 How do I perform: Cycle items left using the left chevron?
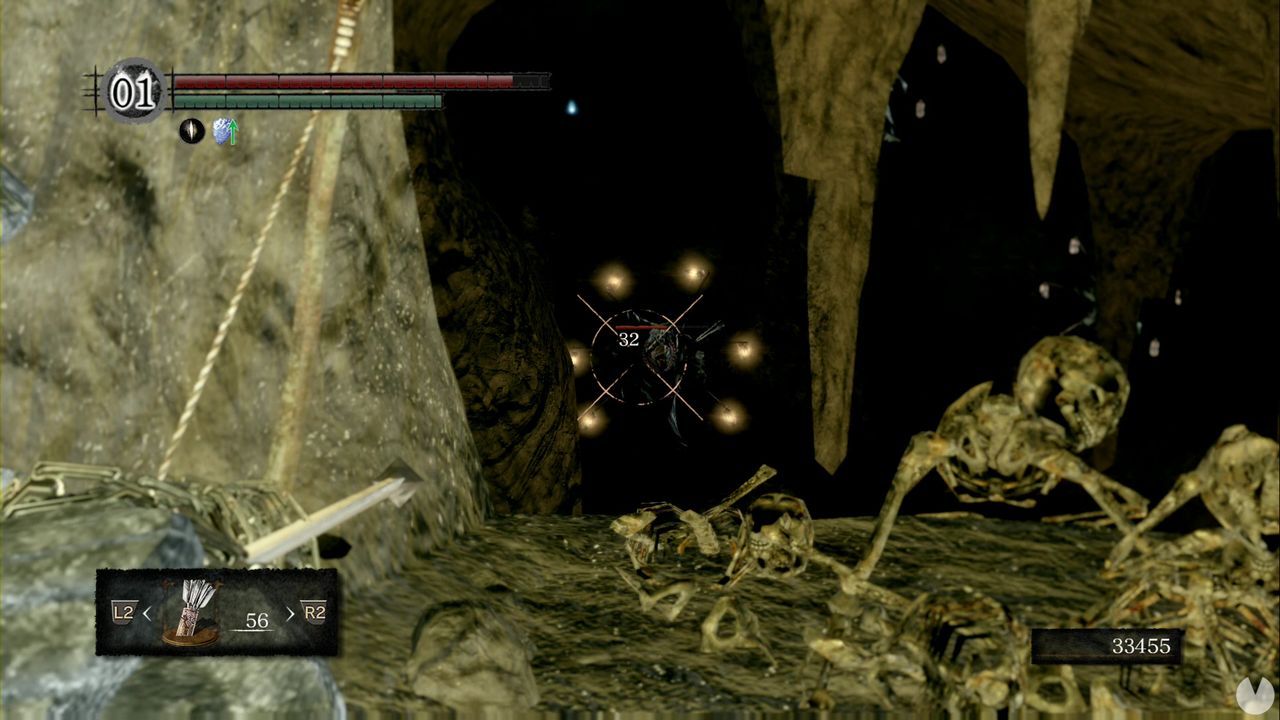pyautogui.click(x=148, y=614)
